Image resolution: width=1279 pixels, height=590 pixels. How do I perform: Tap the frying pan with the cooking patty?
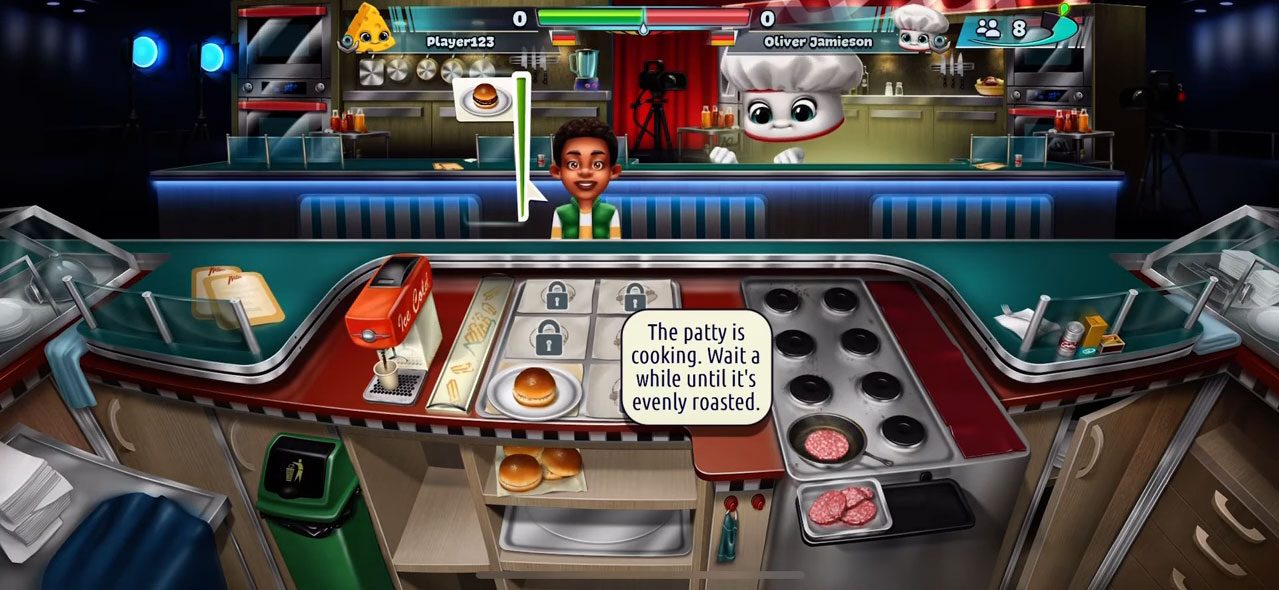(826, 442)
